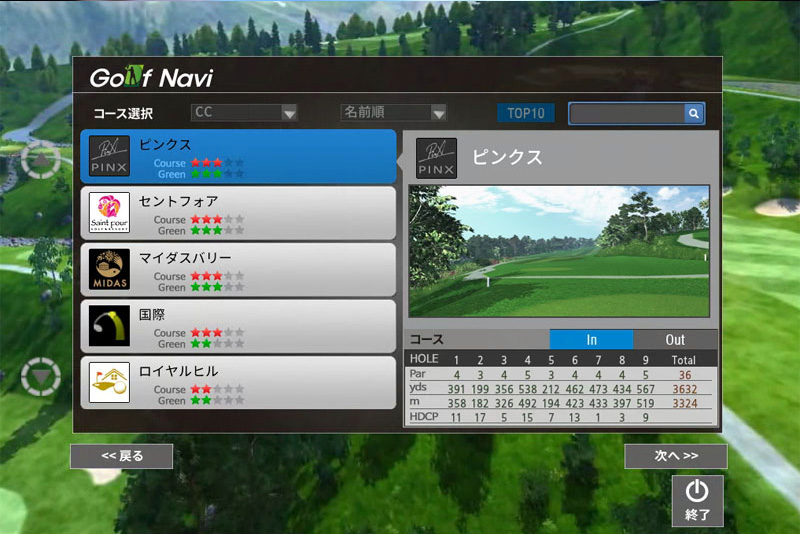Open the 名前順 sort dropdown
This screenshot has height=534, width=800.
click(393, 113)
